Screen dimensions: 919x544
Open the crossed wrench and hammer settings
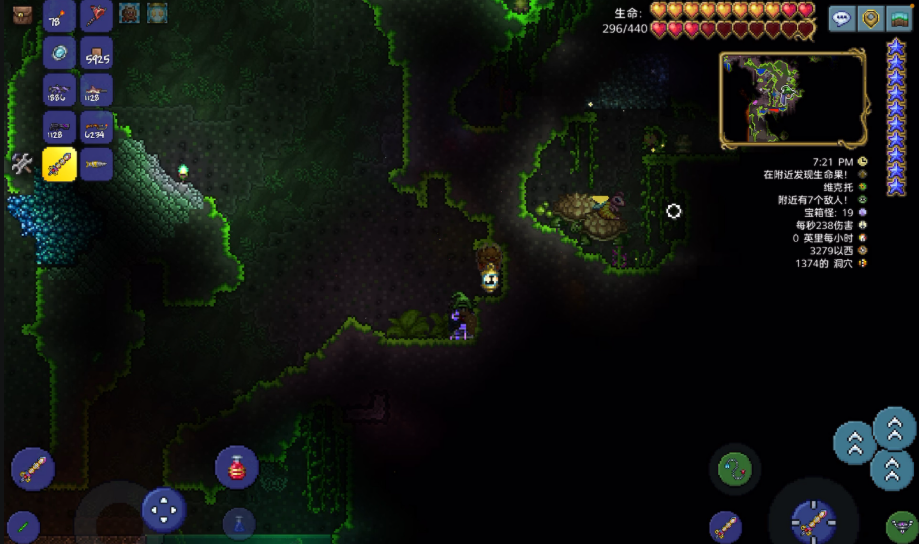click(22, 163)
